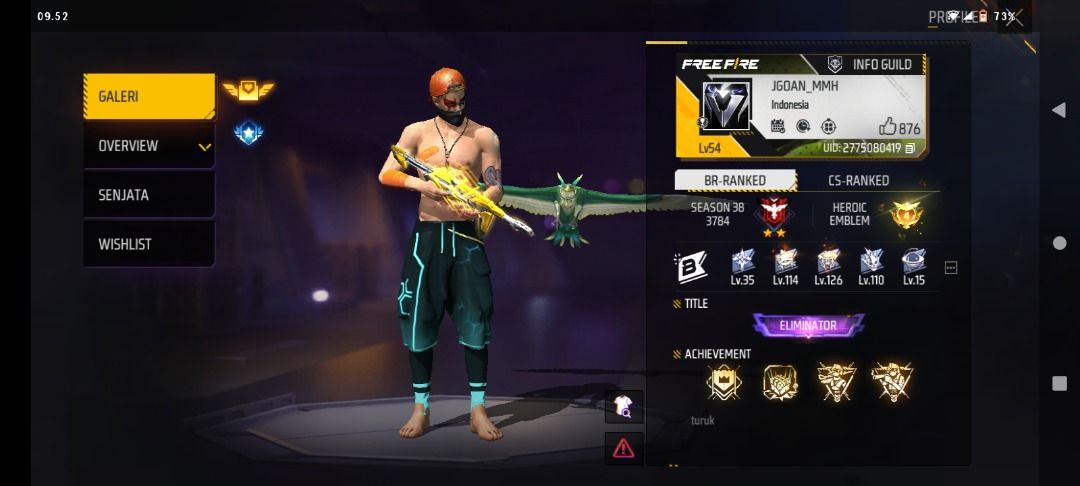Expand the Overview section
This screenshot has height=486, width=1080.
(148, 146)
